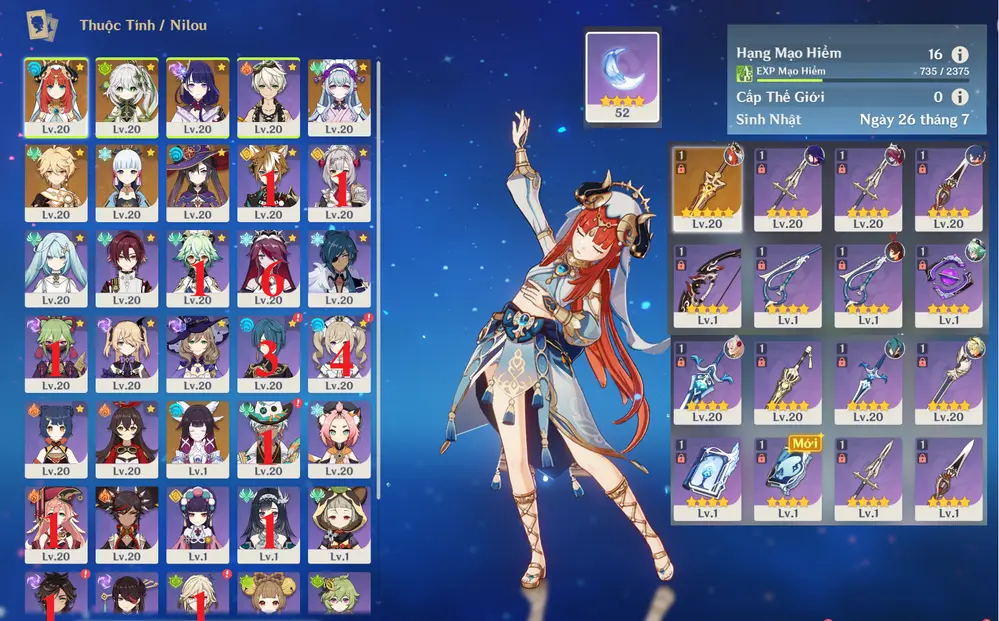The width and height of the screenshot is (999, 621).
Task: Select Faruzan's character card
Action: tap(56, 267)
